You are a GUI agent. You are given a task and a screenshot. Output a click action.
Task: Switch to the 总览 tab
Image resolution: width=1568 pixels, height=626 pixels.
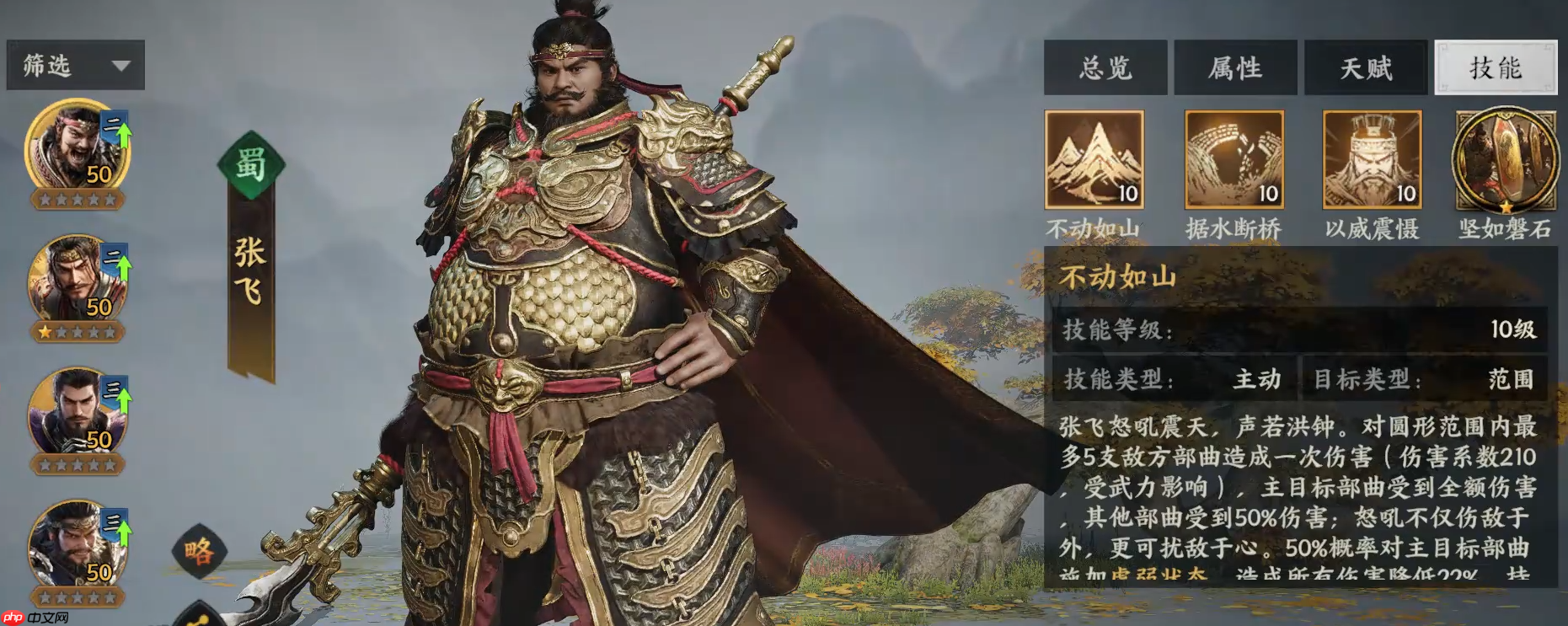(x=1105, y=68)
